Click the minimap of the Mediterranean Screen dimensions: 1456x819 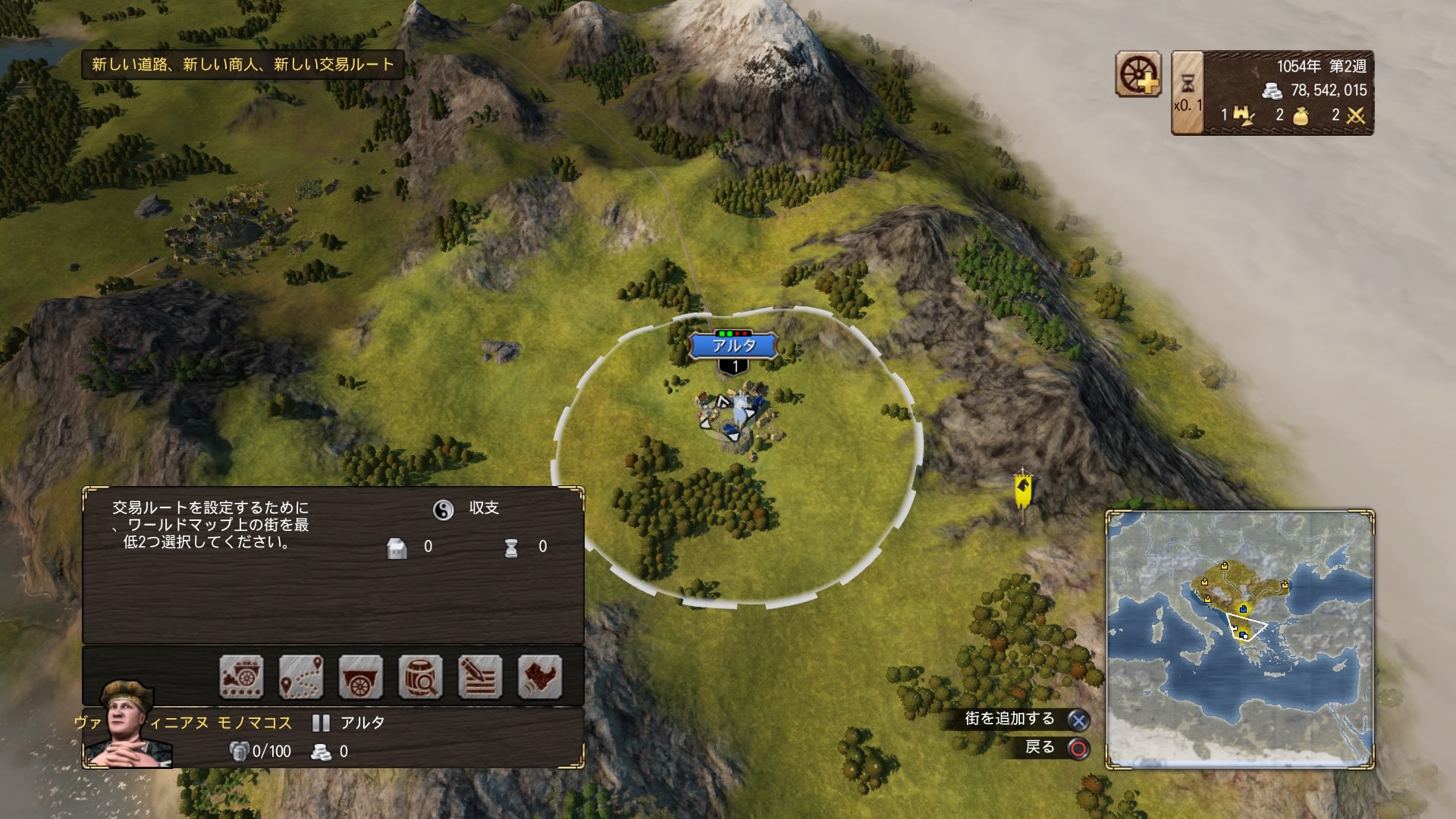(1240, 640)
